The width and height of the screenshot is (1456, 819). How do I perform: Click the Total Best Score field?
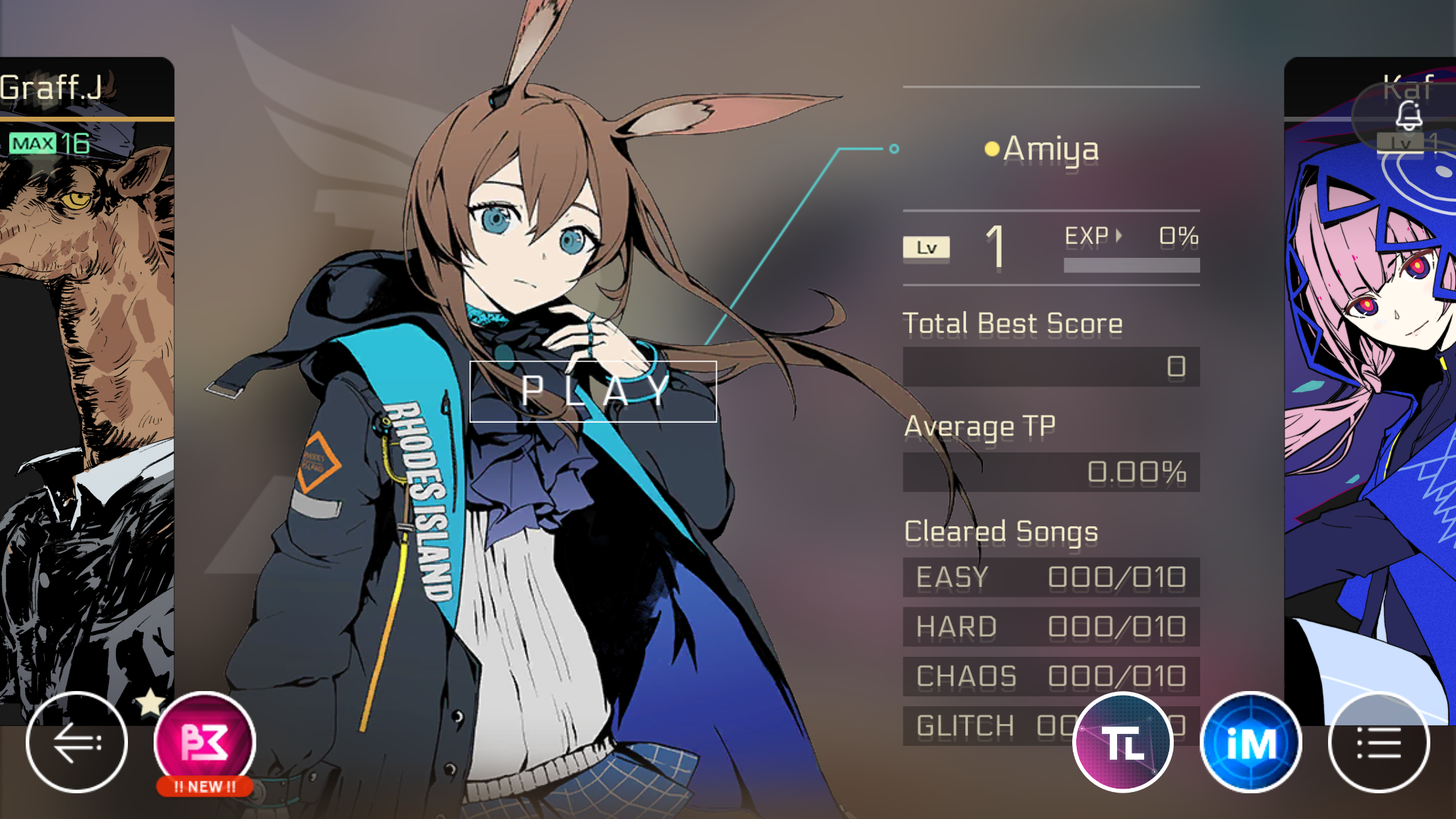tap(1051, 367)
